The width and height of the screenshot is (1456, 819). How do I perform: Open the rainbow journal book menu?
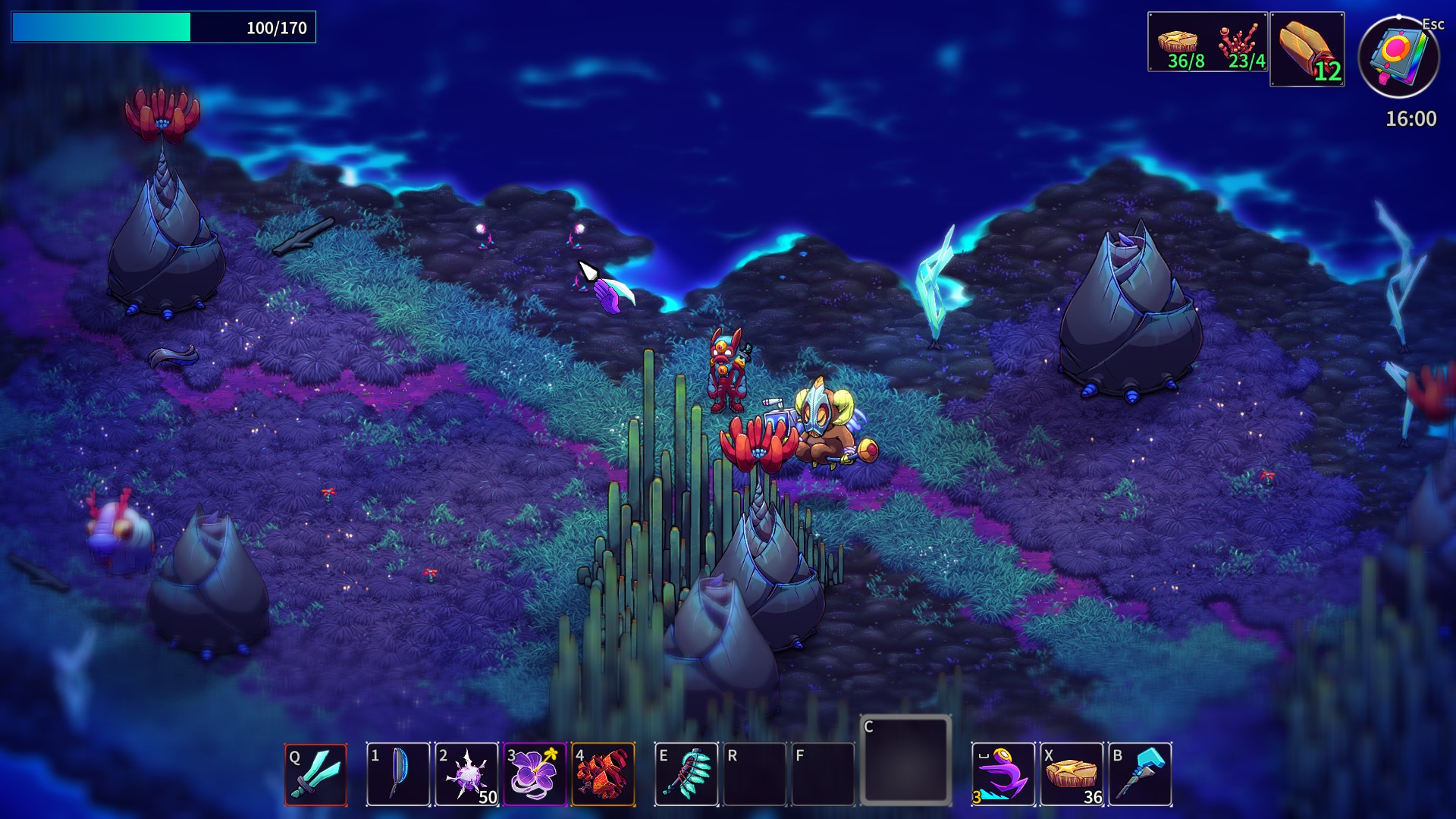click(1398, 57)
